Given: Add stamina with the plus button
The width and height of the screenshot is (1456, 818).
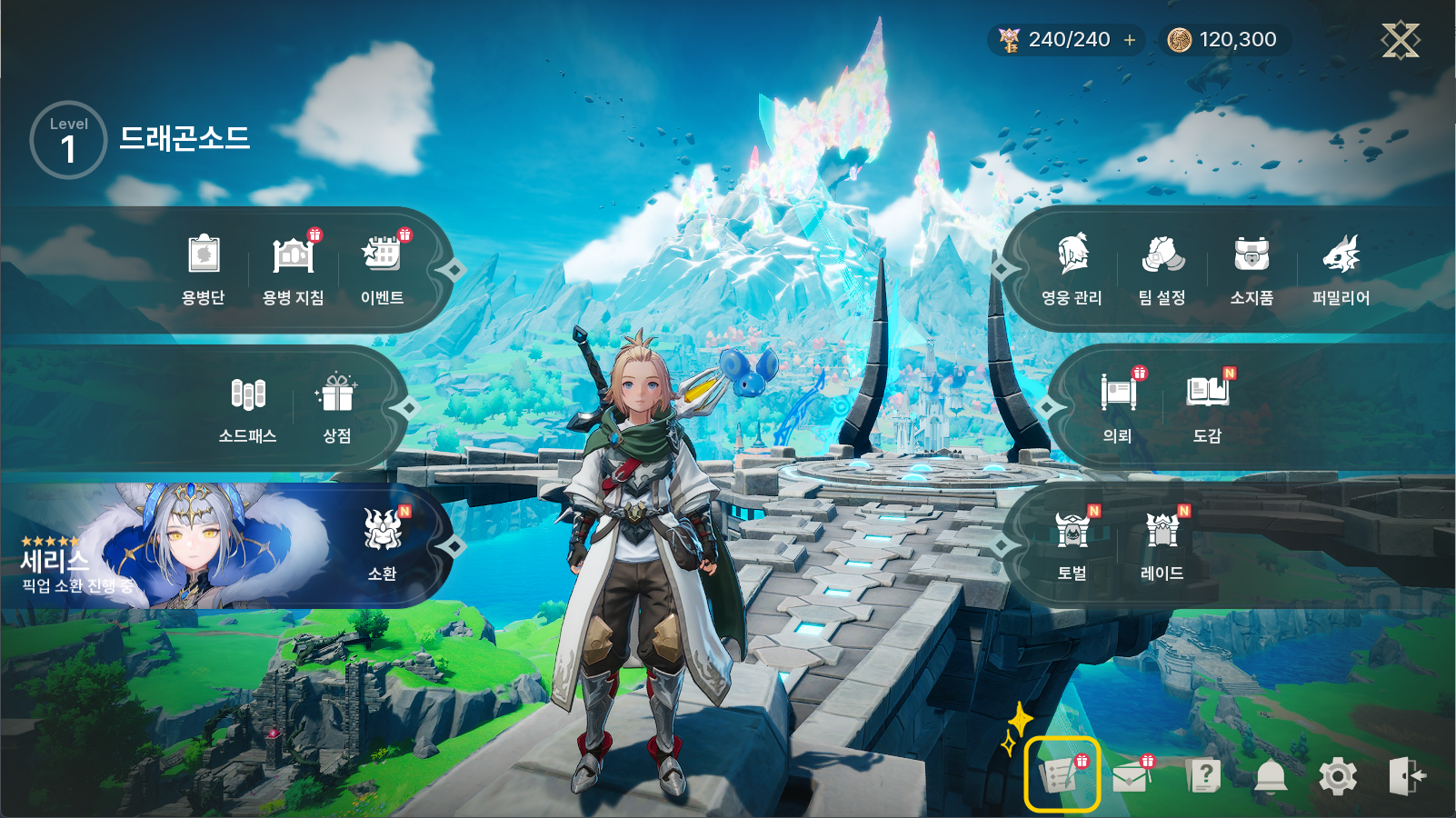Looking at the screenshot, I should click(x=1130, y=40).
